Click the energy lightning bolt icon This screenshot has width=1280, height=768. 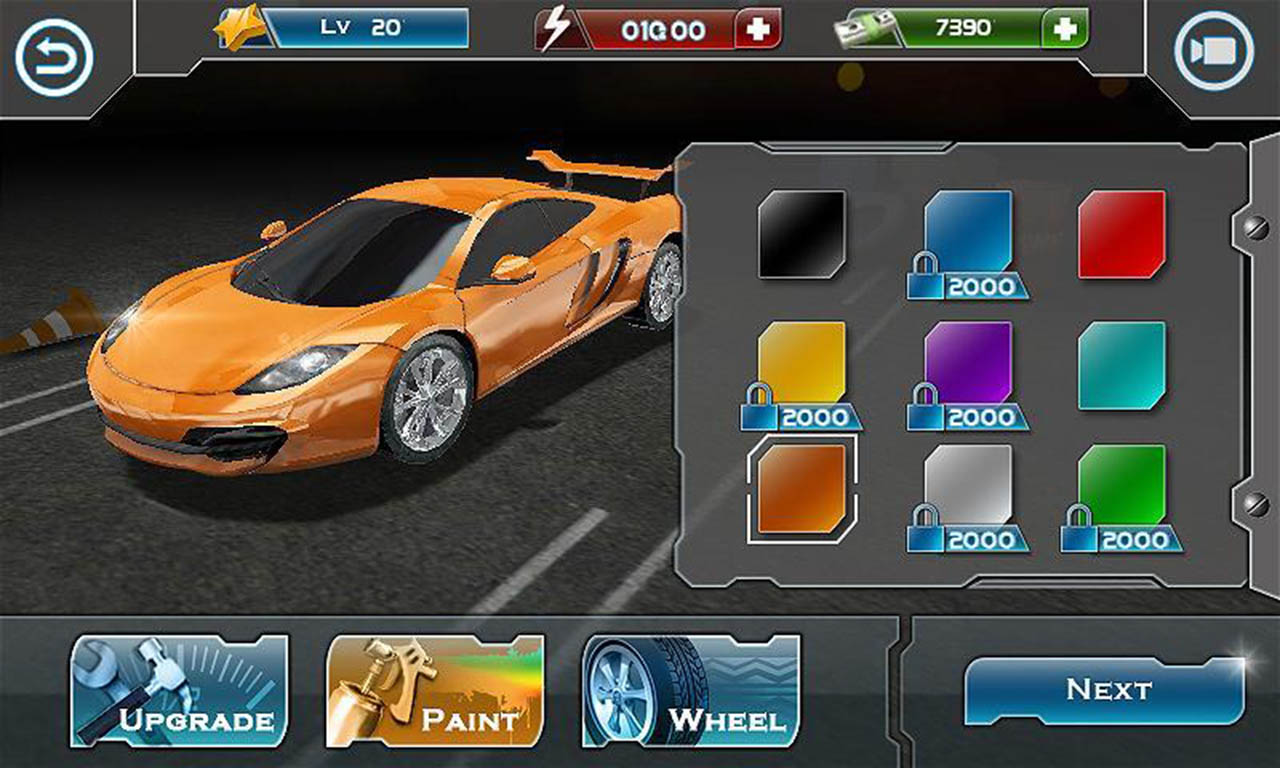point(556,27)
